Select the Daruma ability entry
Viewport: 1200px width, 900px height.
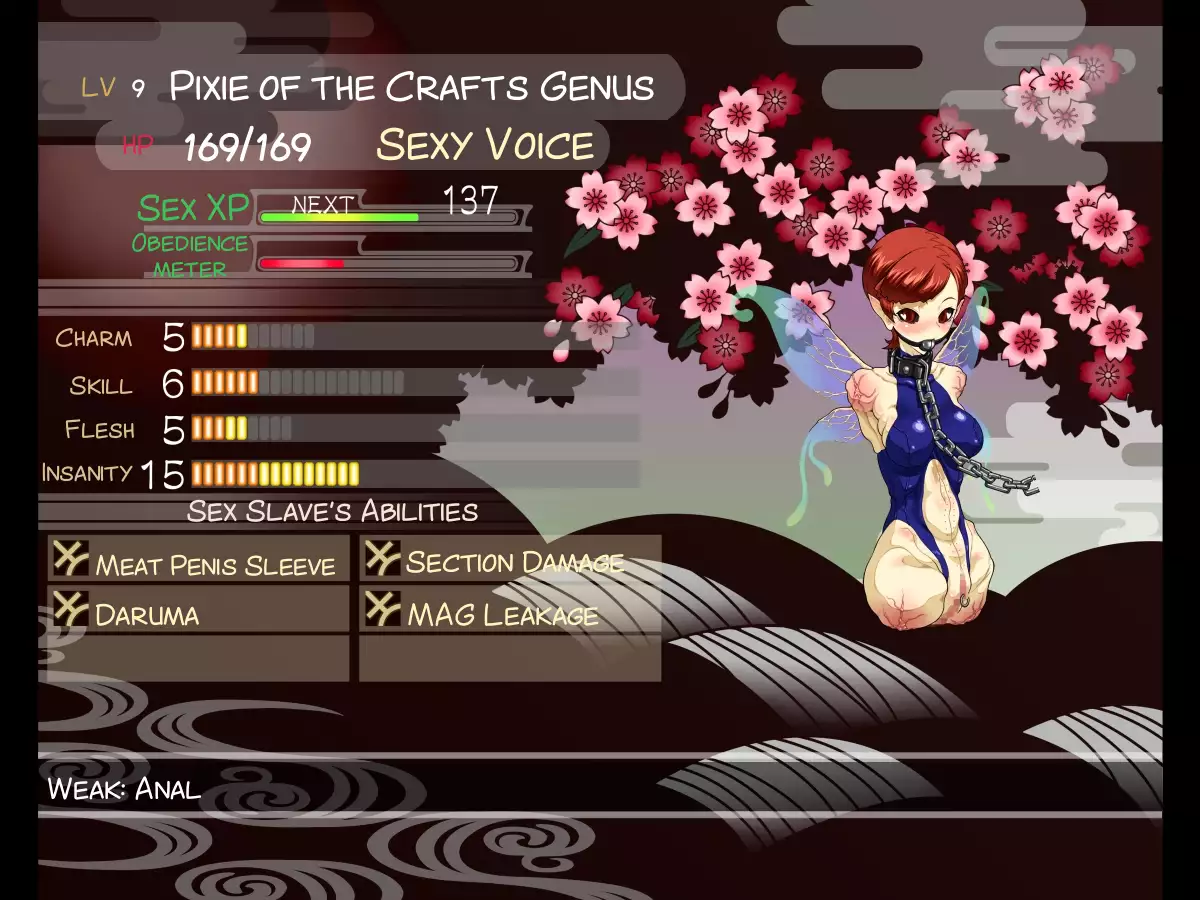198,610
